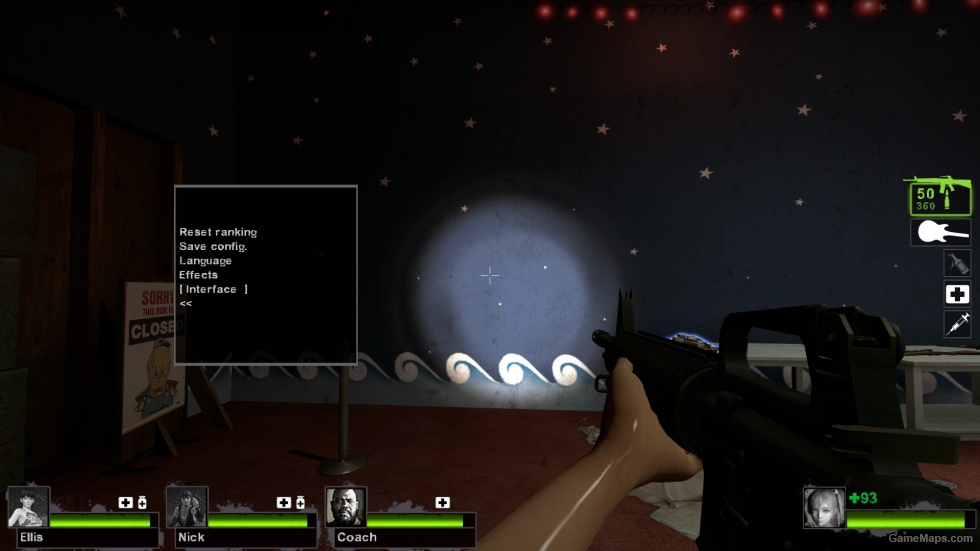Screen dimensions: 980x551
Task: Open the Effects menu entry
Action: pyautogui.click(x=198, y=275)
